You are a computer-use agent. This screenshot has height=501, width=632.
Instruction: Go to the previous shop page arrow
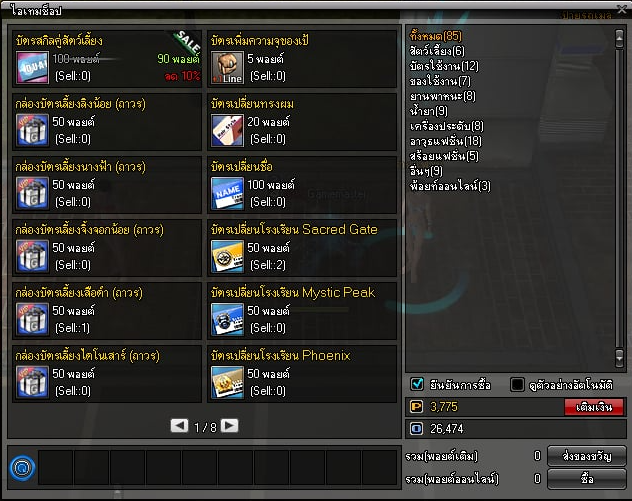tap(179, 425)
